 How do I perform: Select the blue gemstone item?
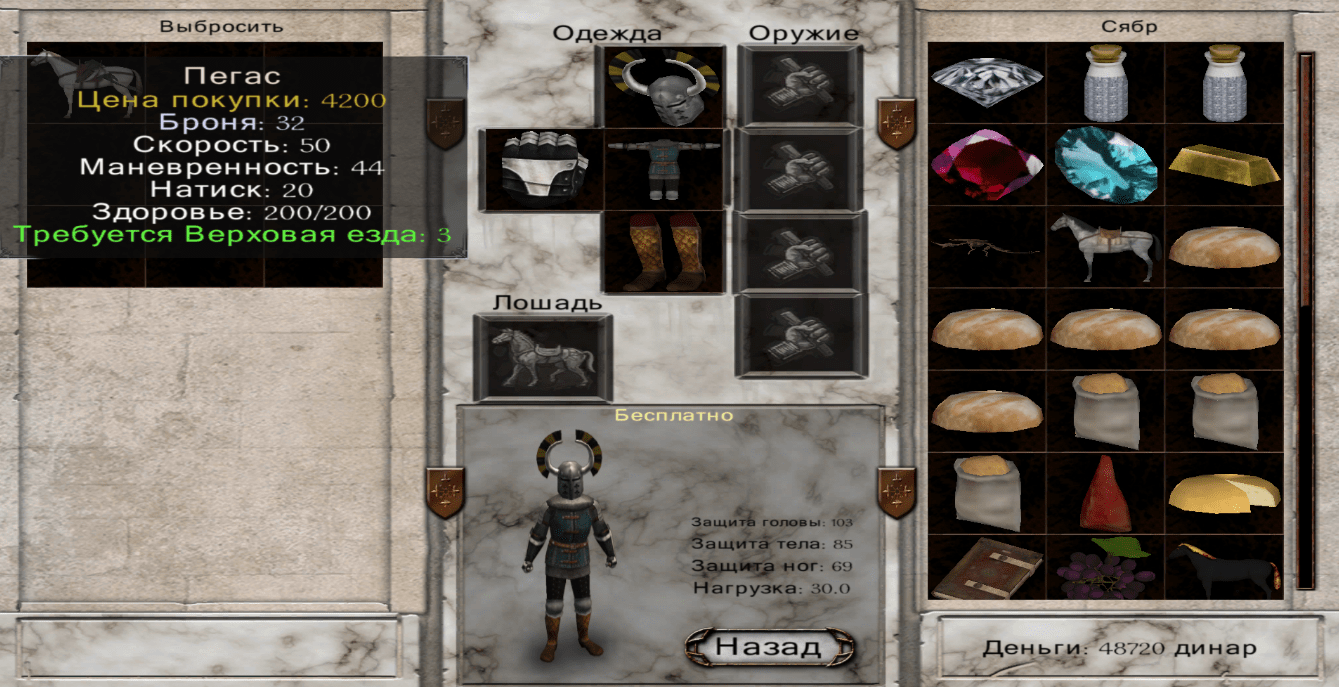pos(1105,164)
